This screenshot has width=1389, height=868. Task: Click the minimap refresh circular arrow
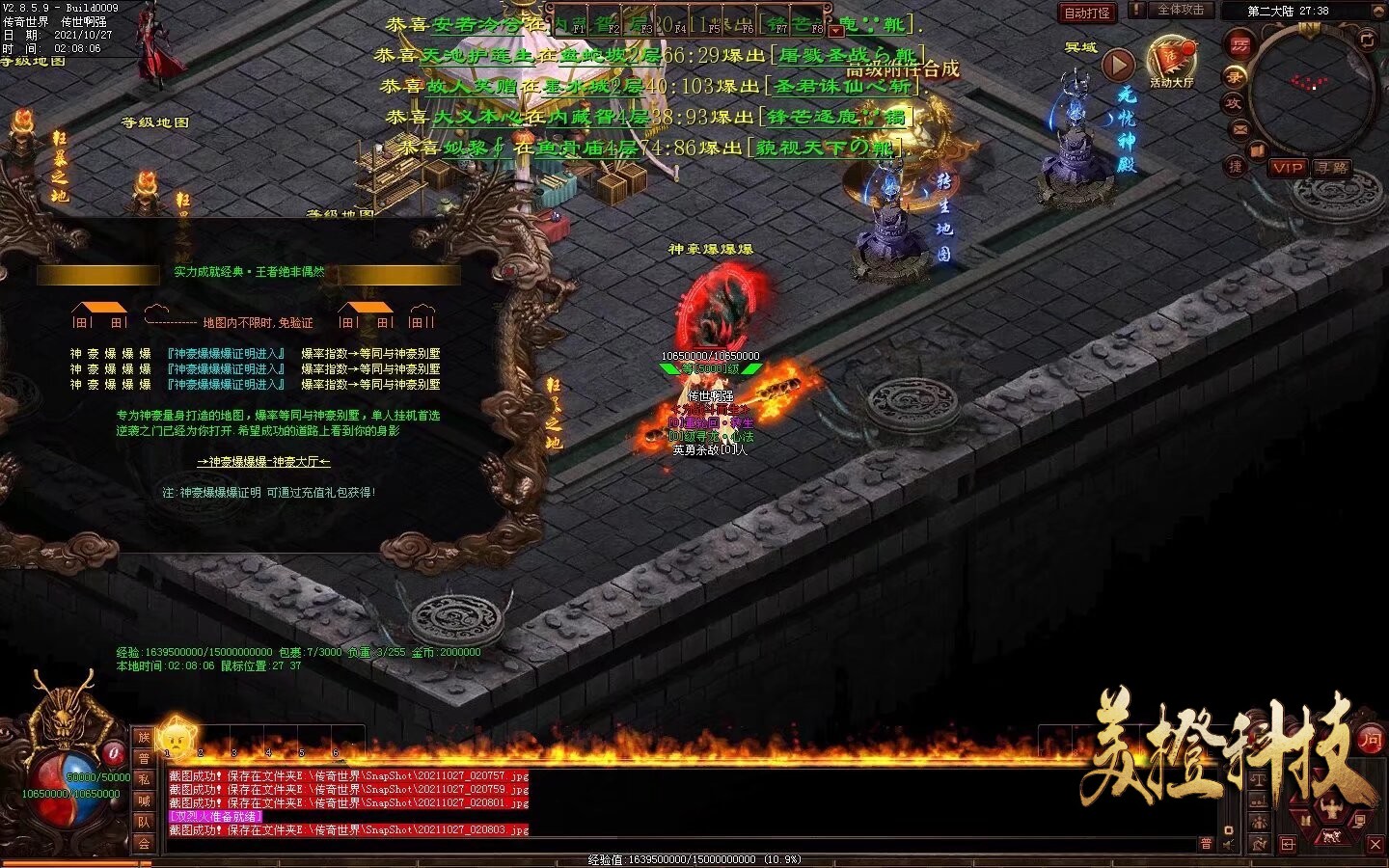[x=1367, y=41]
